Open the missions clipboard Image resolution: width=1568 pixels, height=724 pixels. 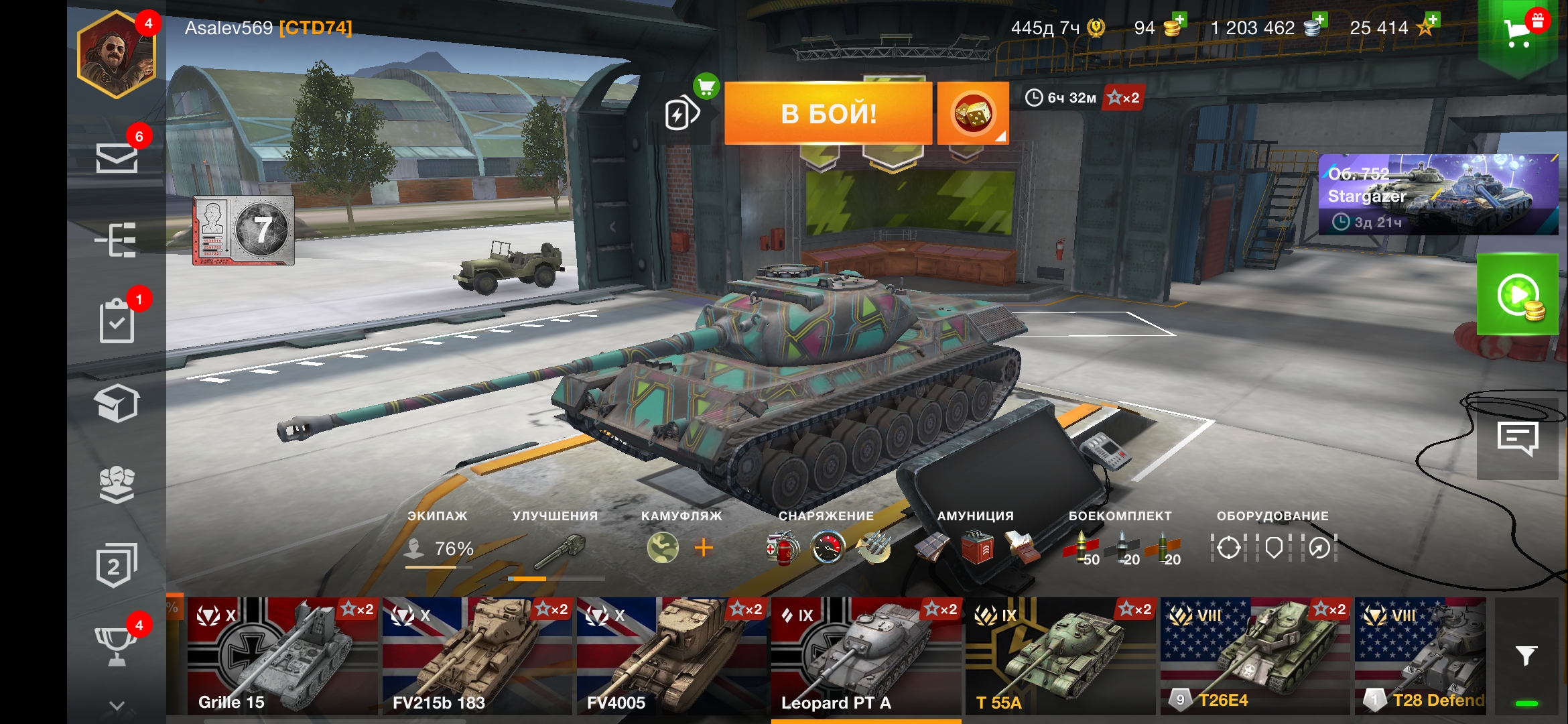117,321
